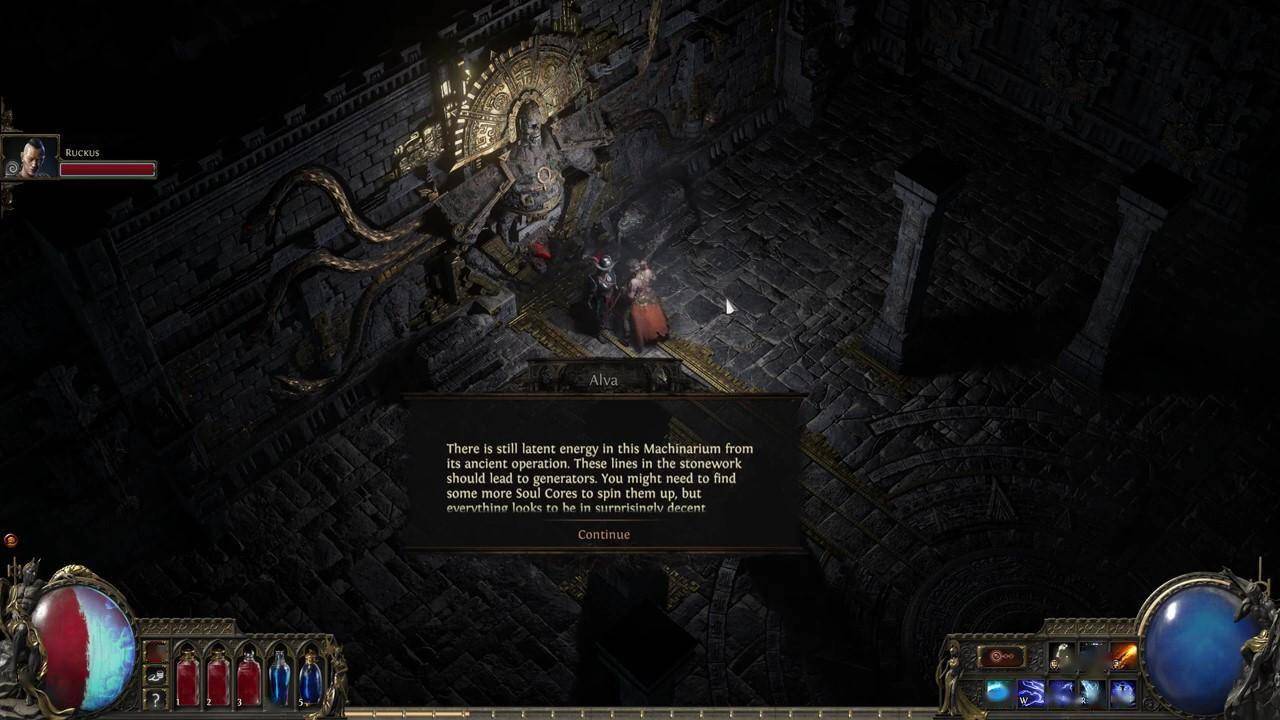Click the red circular-symbol skill slot
1280x720 pixels.
click(x=1002, y=657)
